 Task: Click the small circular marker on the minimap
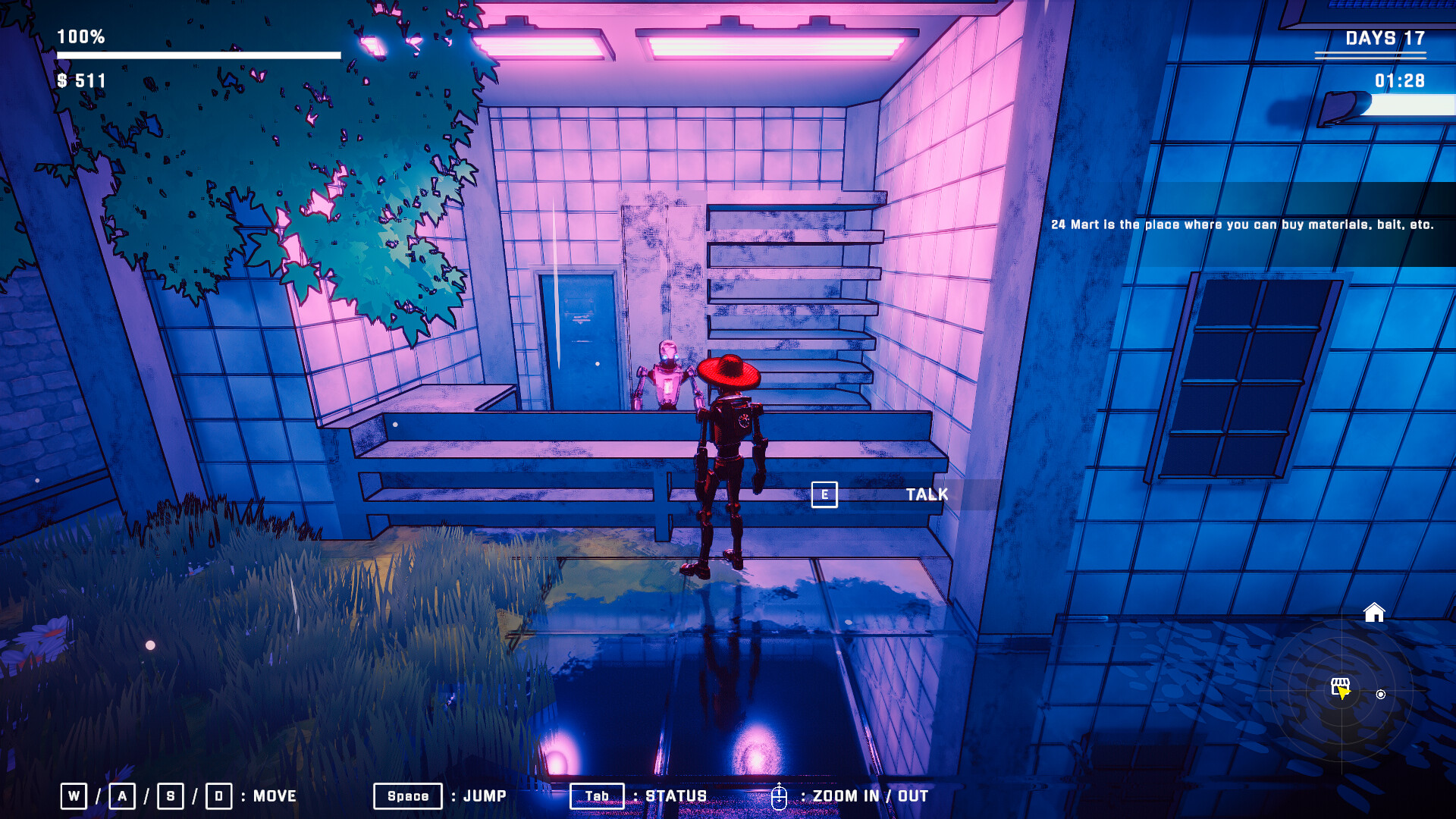[1381, 695]
